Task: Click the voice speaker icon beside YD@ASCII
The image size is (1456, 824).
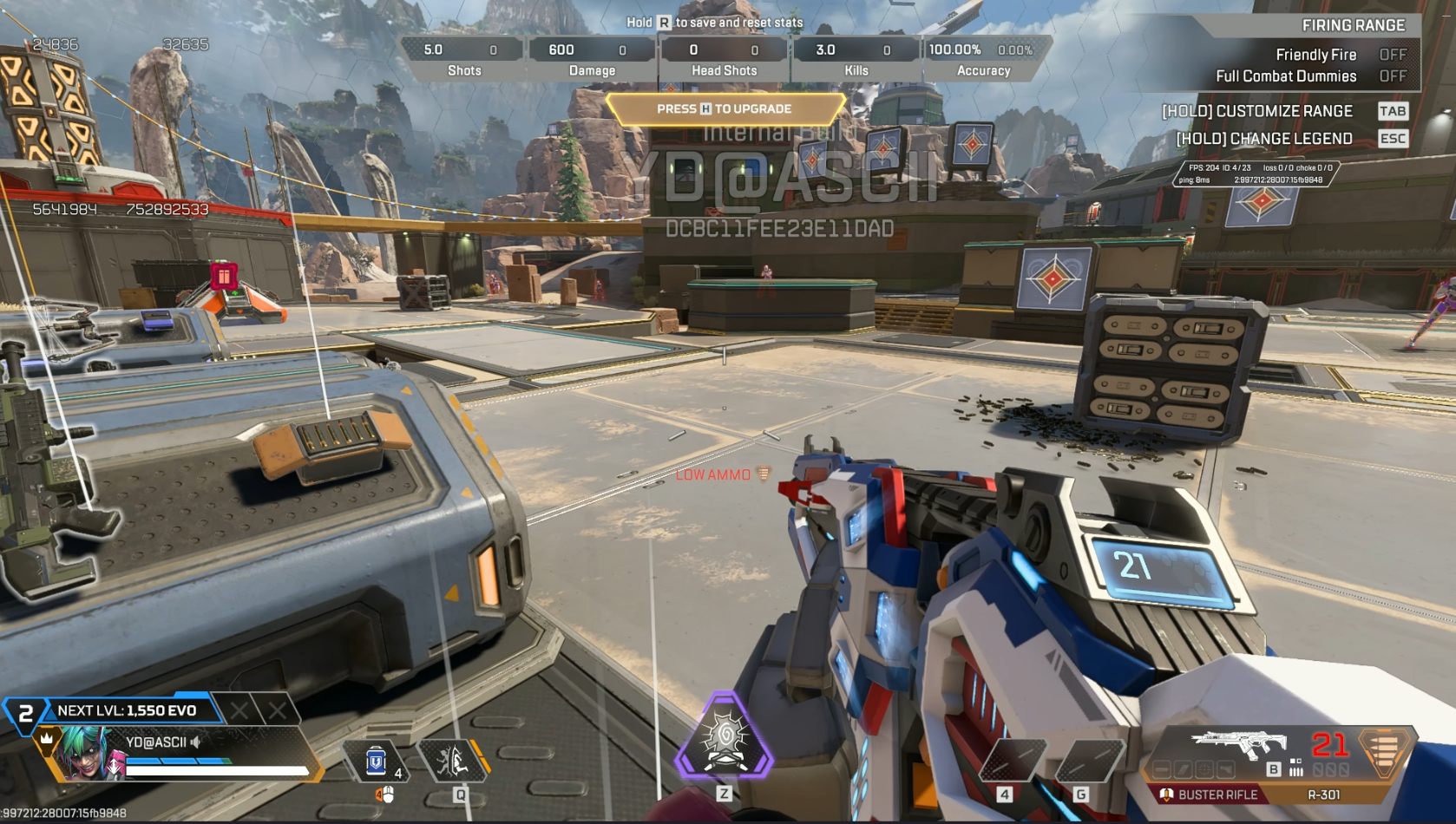Action: click(196, 742)
